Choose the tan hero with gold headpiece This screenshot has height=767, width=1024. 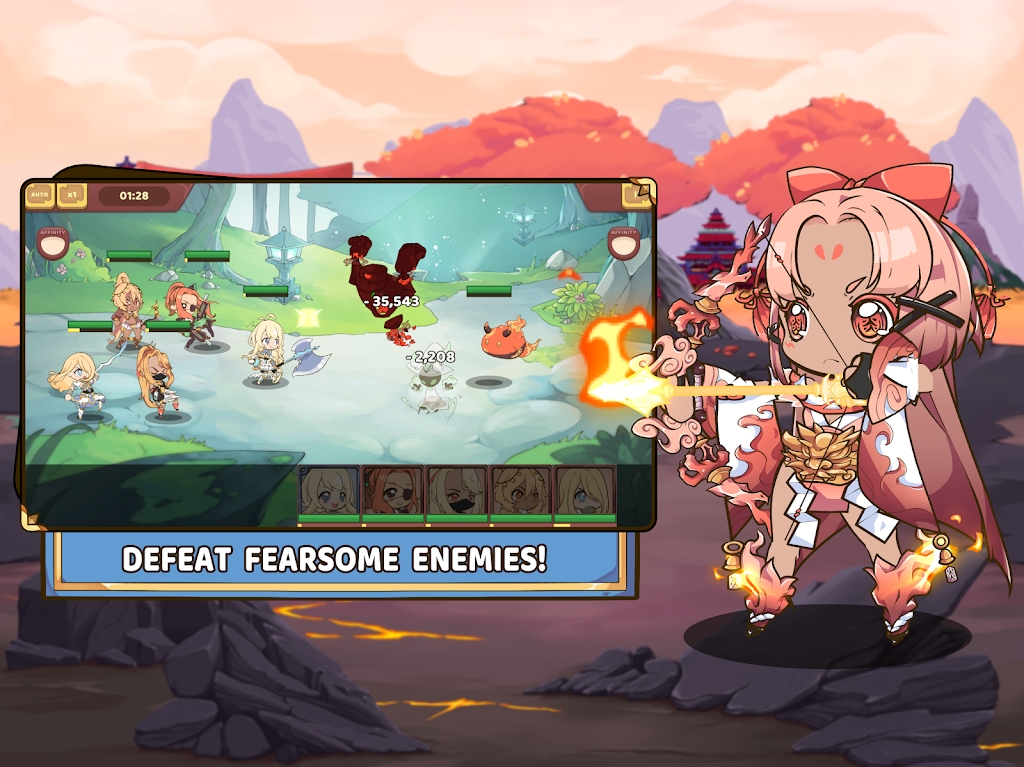(x=520, y=492)
